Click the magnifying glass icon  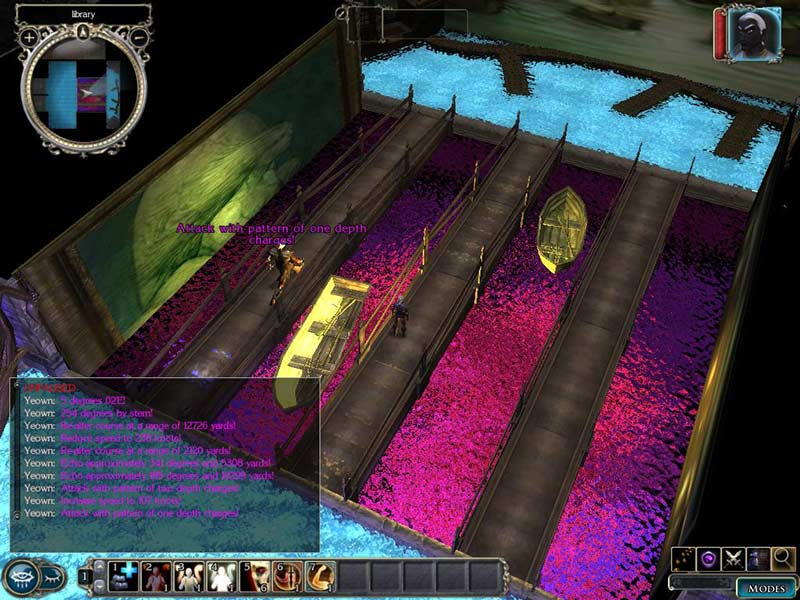pos(783,558)
